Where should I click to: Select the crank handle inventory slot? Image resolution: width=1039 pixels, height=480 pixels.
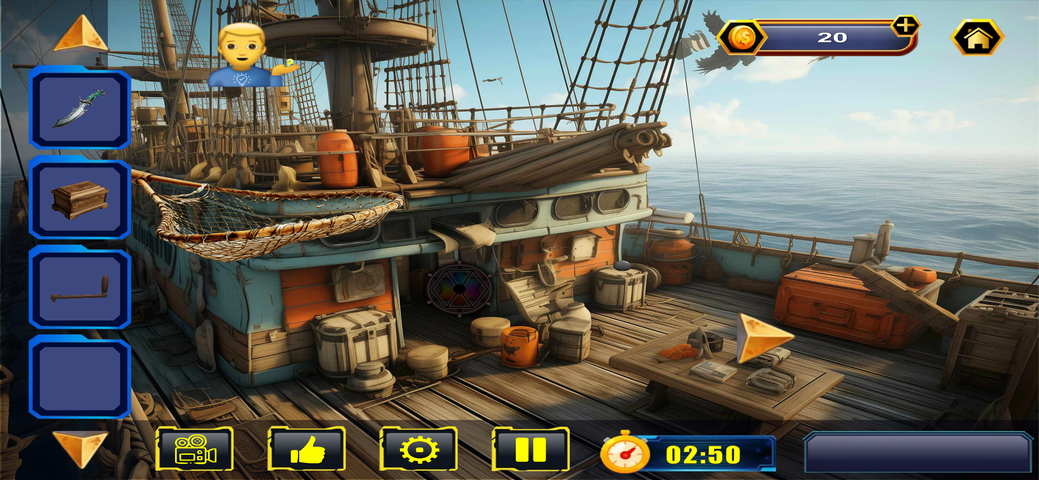[x=80, y=289]
